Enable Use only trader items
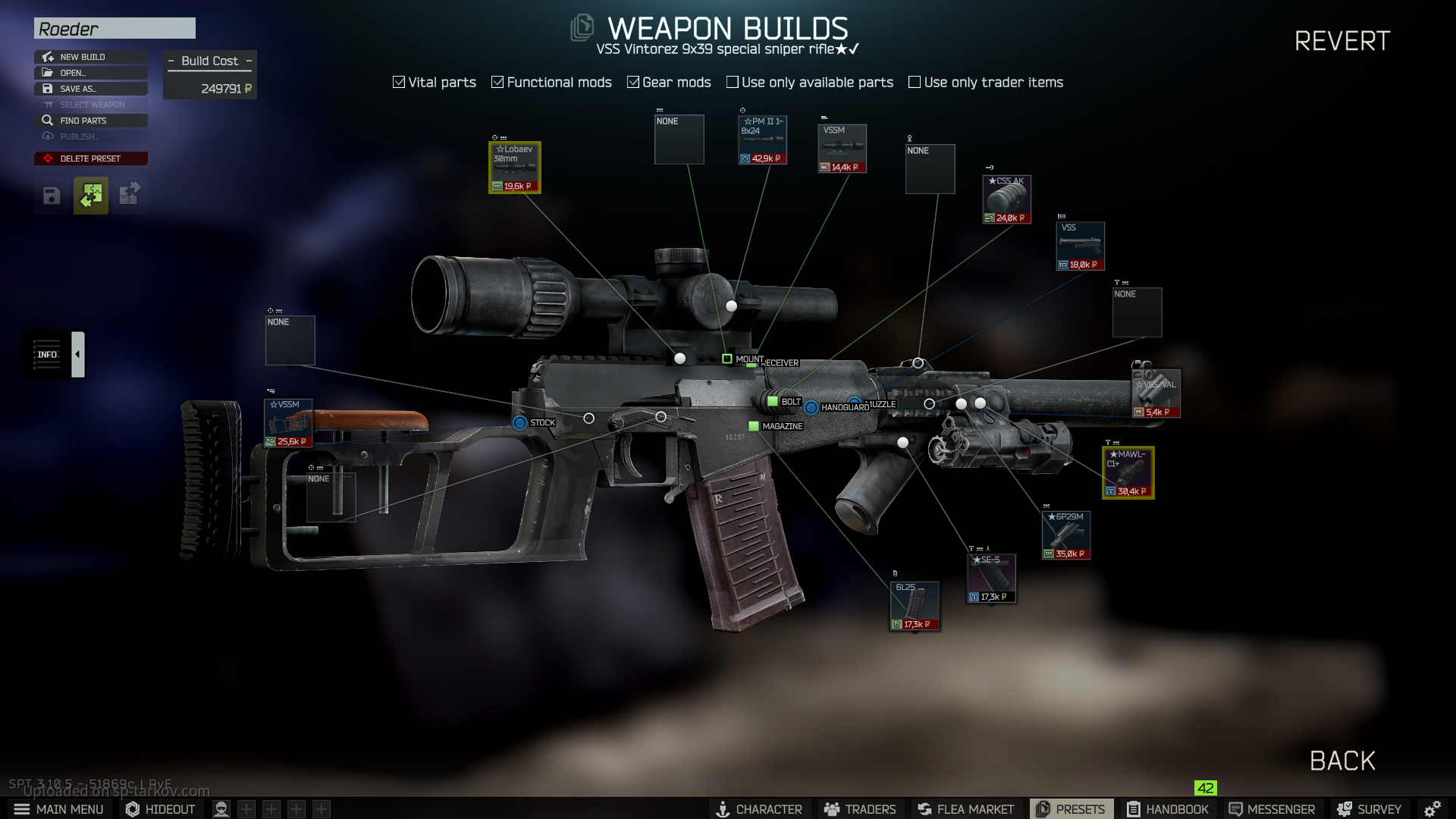This screenshot has width=1456, height=819. [x=915, y=82]
